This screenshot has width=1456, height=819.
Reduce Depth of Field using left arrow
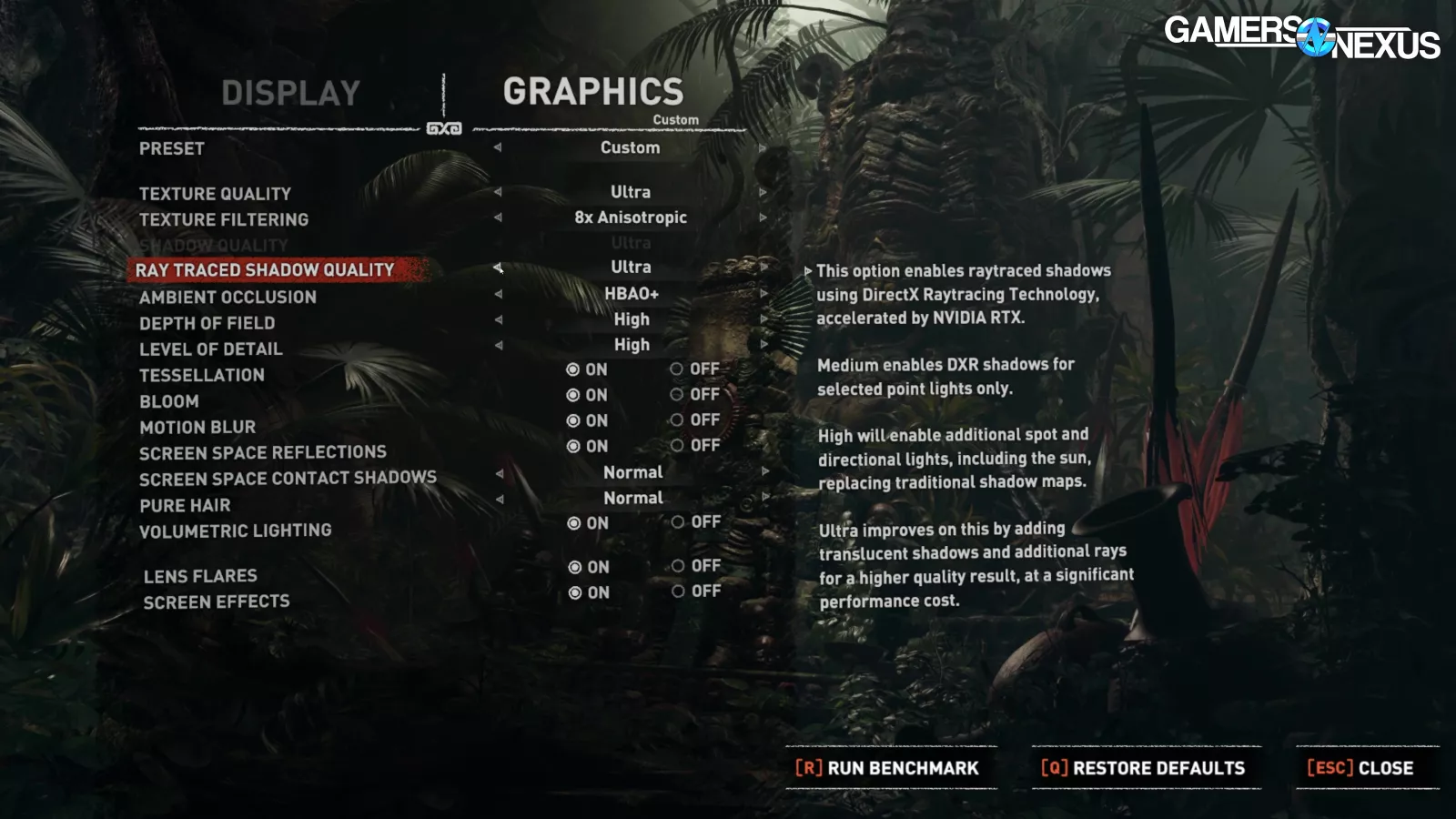tap(498, 319)
